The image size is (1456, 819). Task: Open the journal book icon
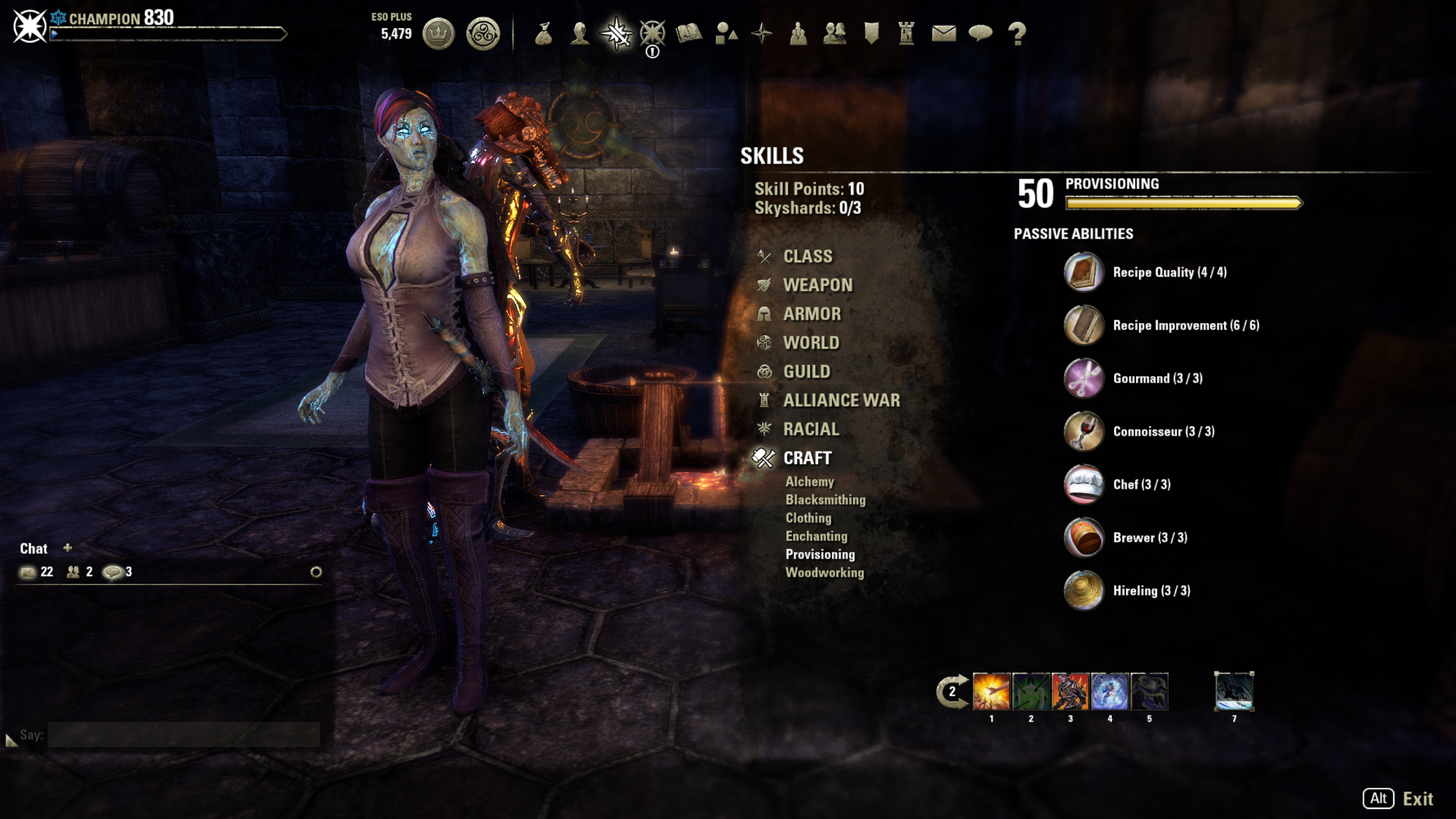click(x=688, y=33)
